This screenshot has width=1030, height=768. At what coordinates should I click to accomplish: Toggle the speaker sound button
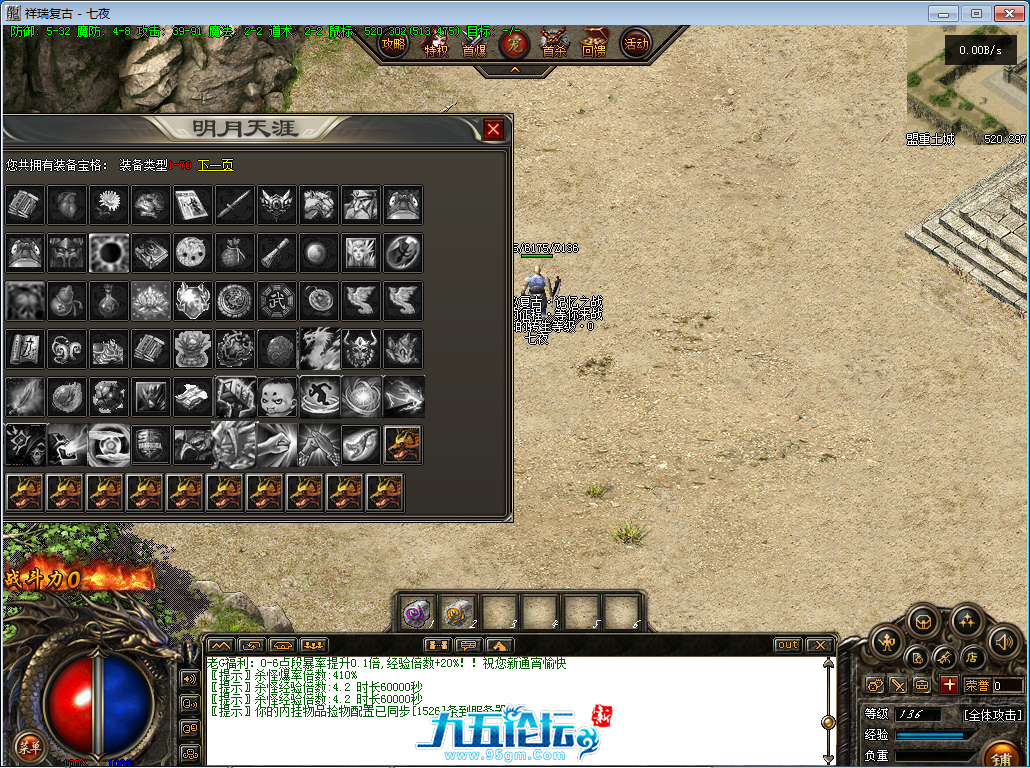pyautogui.click(x=1003, y=642)
